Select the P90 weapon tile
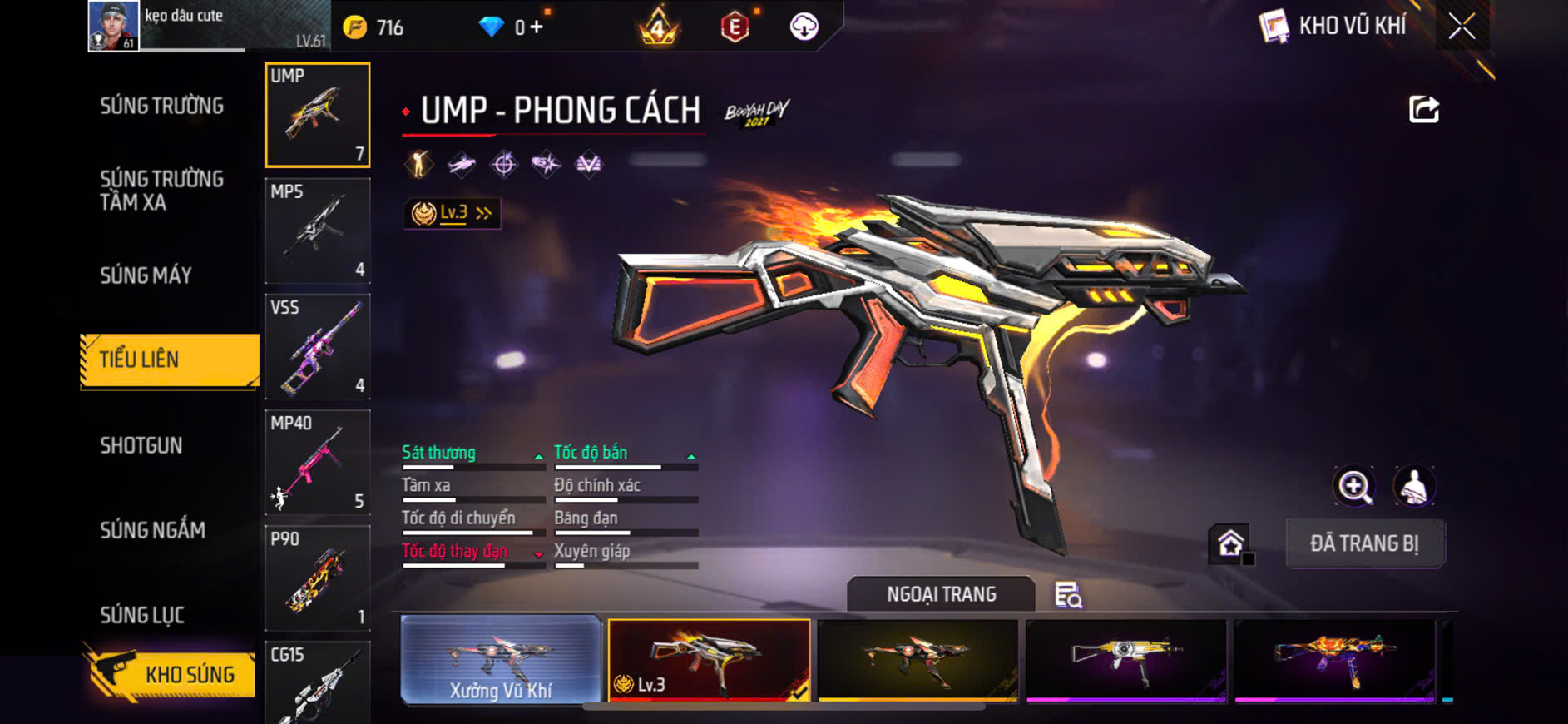 pos(317,578)
